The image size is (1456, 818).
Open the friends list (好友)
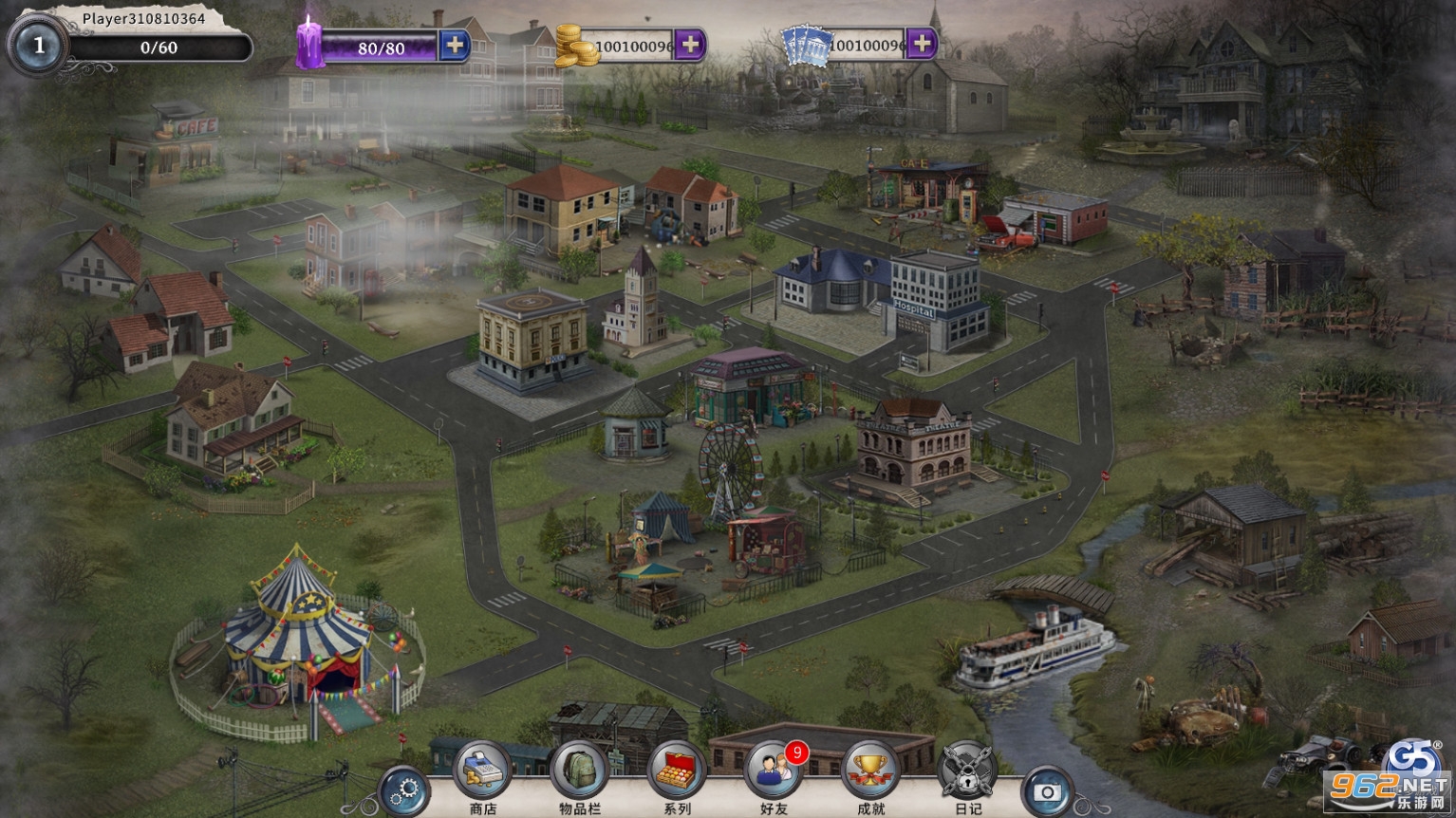click(x=774, y=771)
